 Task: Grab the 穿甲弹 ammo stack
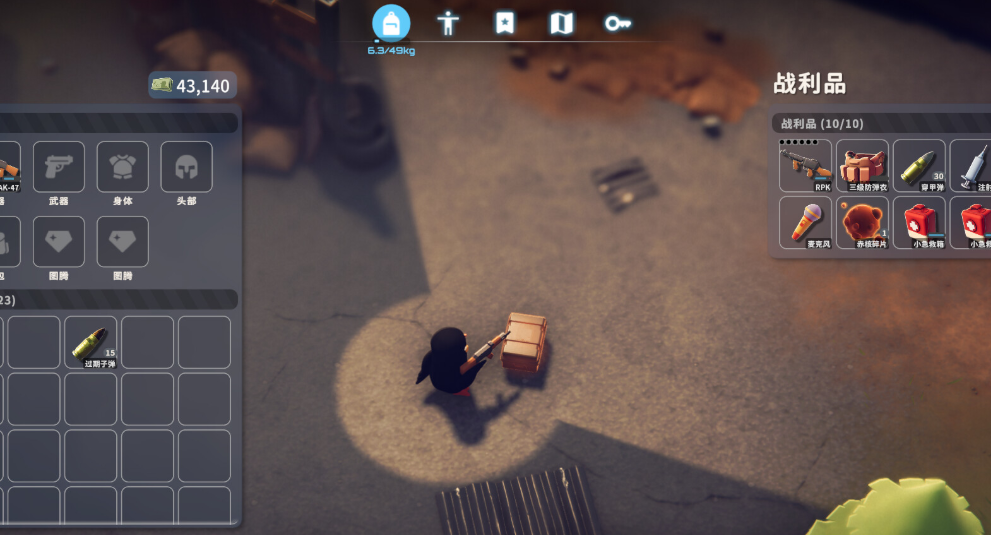pos(919,165)
